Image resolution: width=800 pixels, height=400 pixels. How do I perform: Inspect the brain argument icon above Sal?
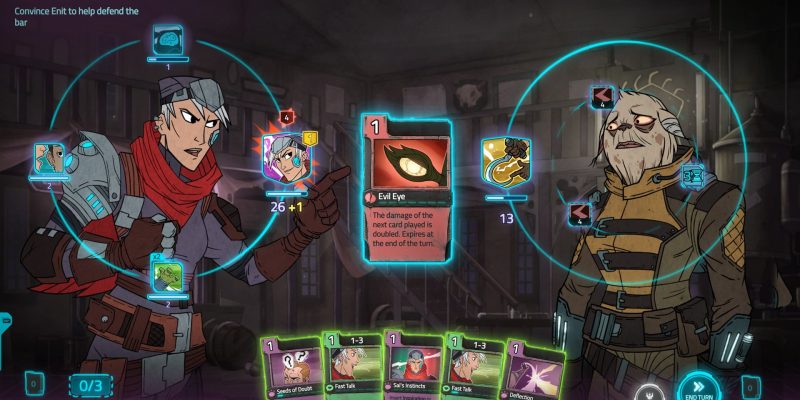[x=167, y=41]
